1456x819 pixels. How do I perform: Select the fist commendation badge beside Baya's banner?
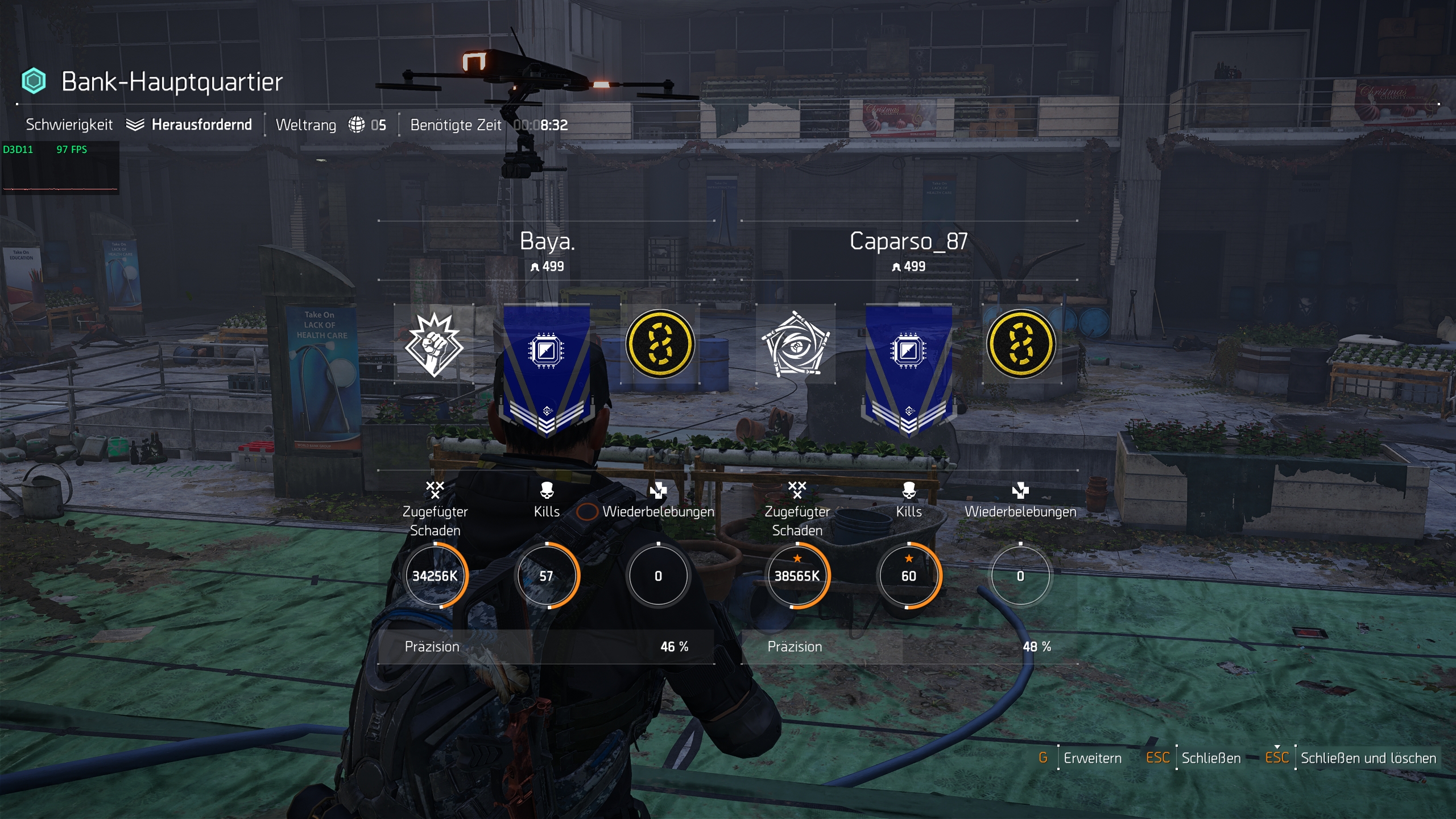(x=436, y=346)
